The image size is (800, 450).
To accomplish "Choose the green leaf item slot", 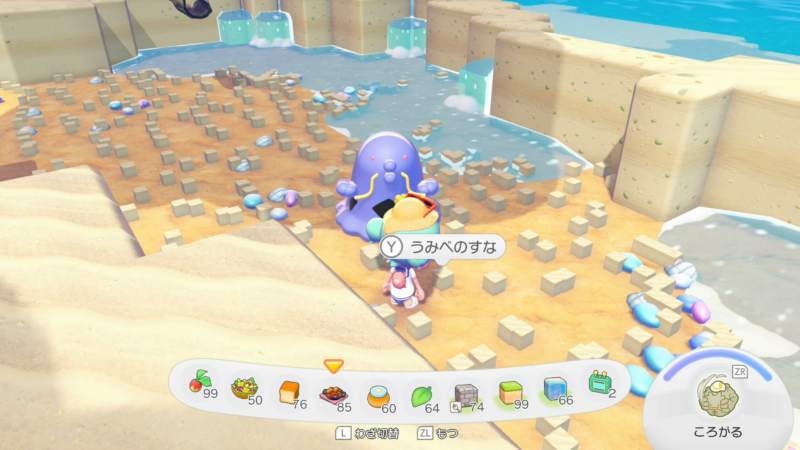I will click(423, 394).
